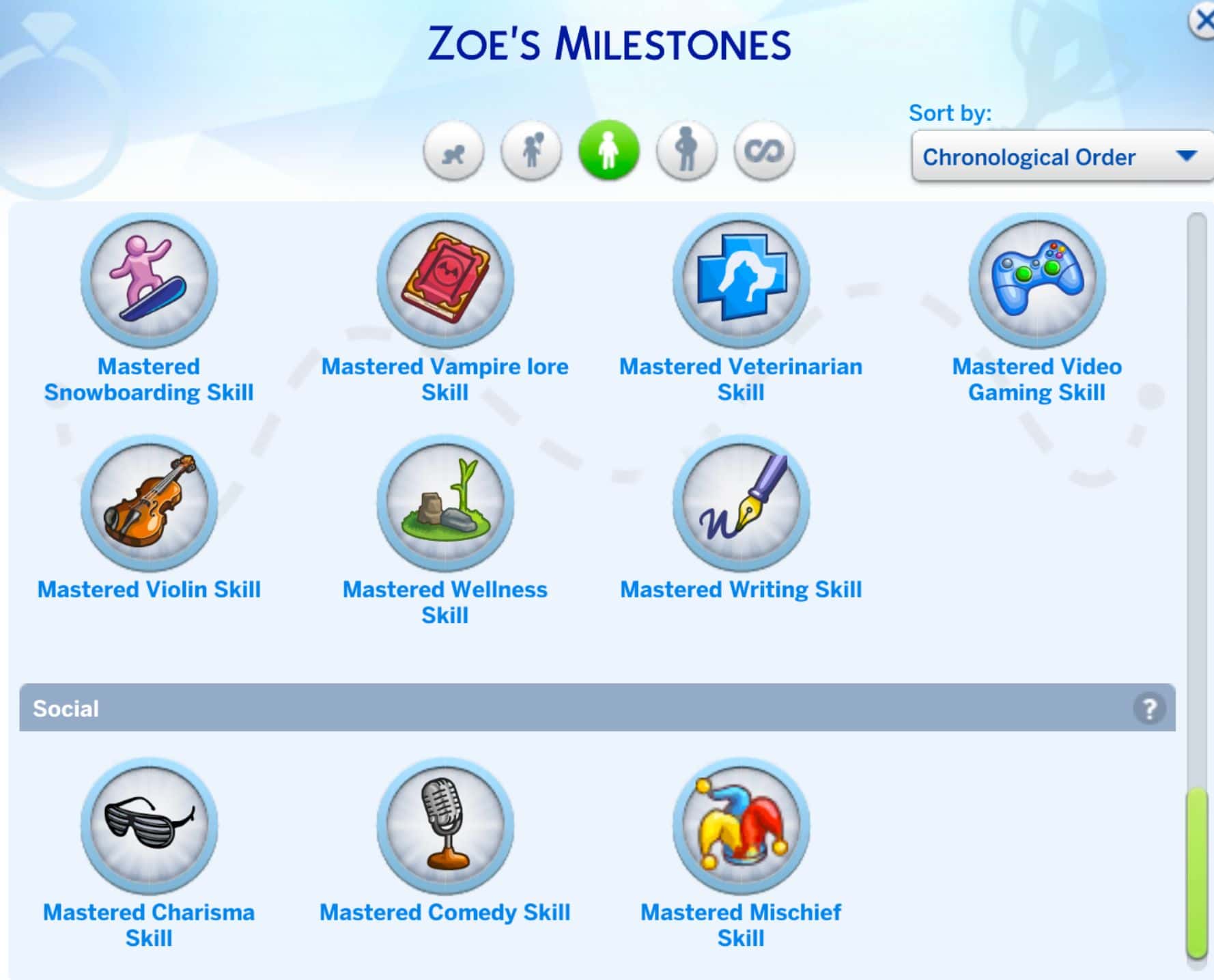Click the Social section help question mark
This screenshot has height=980, width=1214.
[1149, 708]
